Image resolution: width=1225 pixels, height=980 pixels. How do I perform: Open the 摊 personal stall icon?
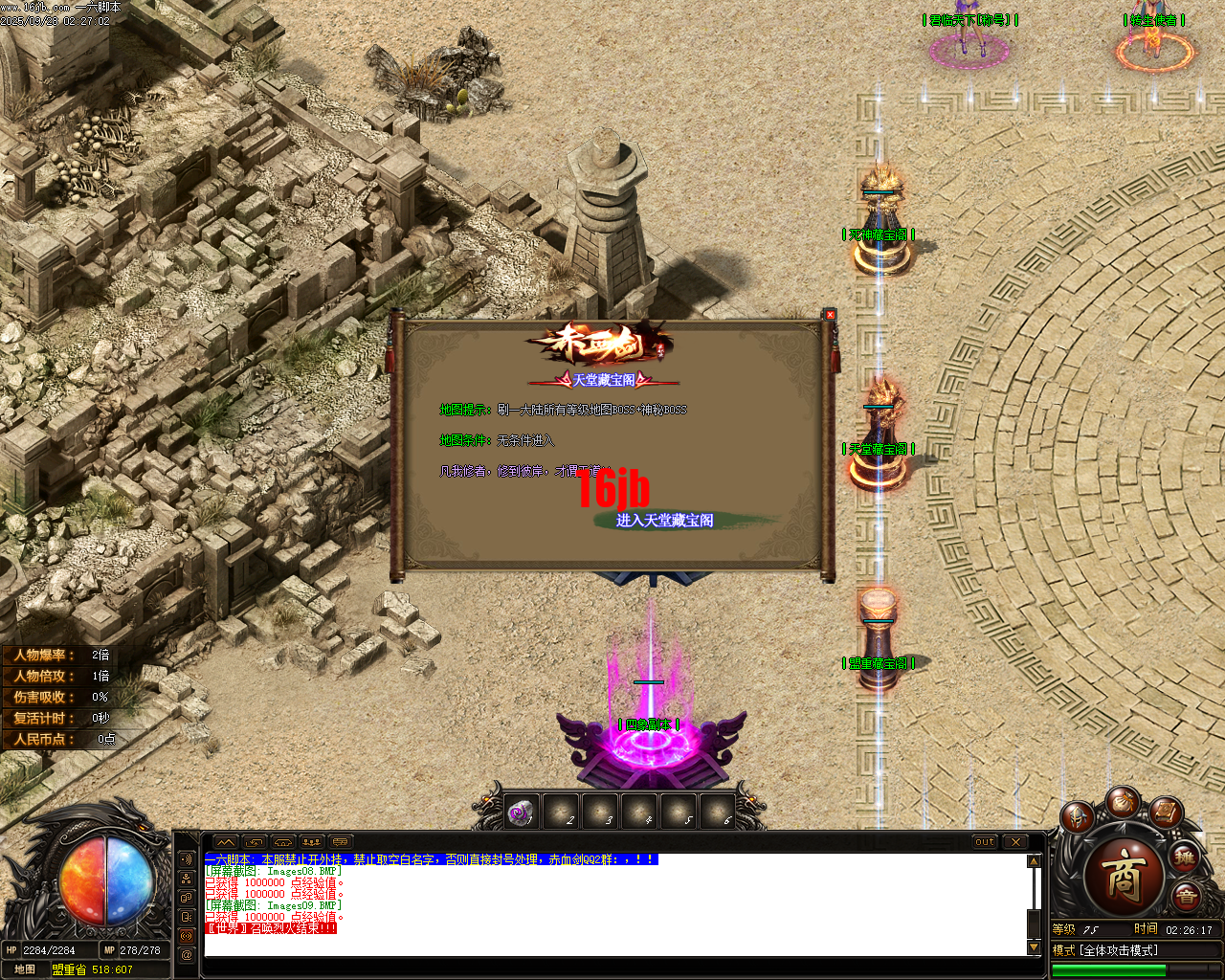pos(1183,859)
